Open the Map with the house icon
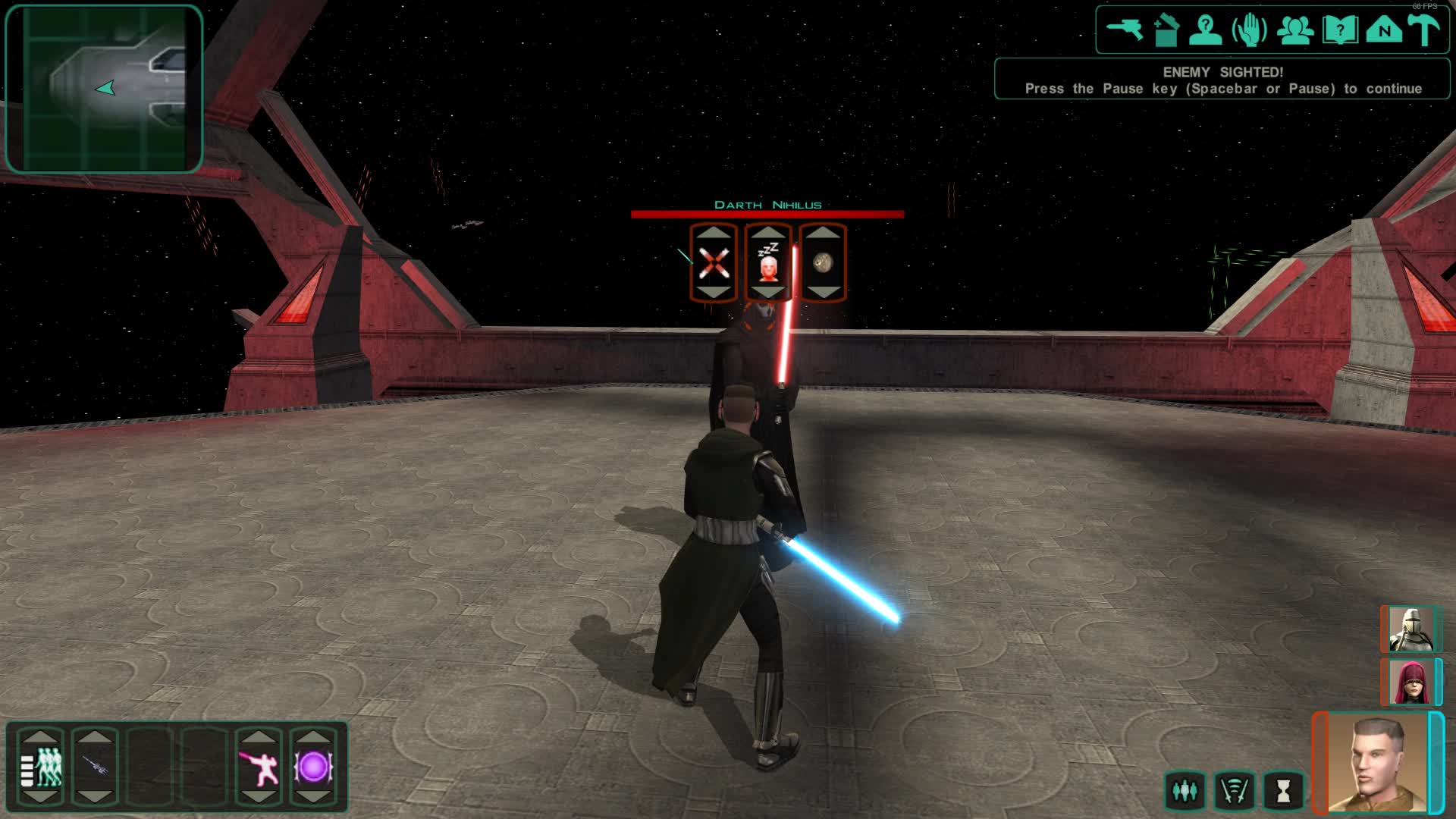 tap(1384, 30)
